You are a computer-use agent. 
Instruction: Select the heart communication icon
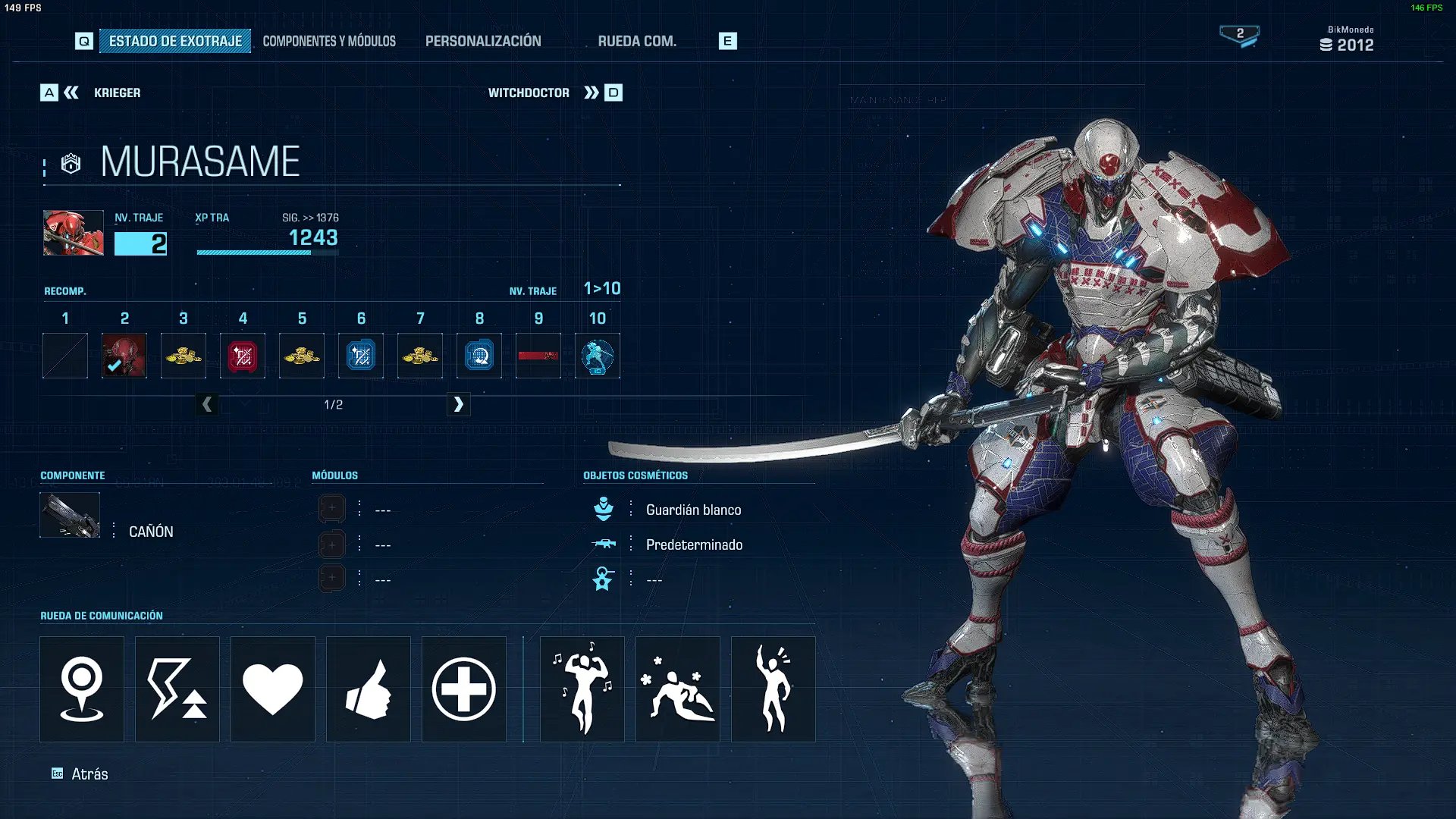click(x=273, y=689)
